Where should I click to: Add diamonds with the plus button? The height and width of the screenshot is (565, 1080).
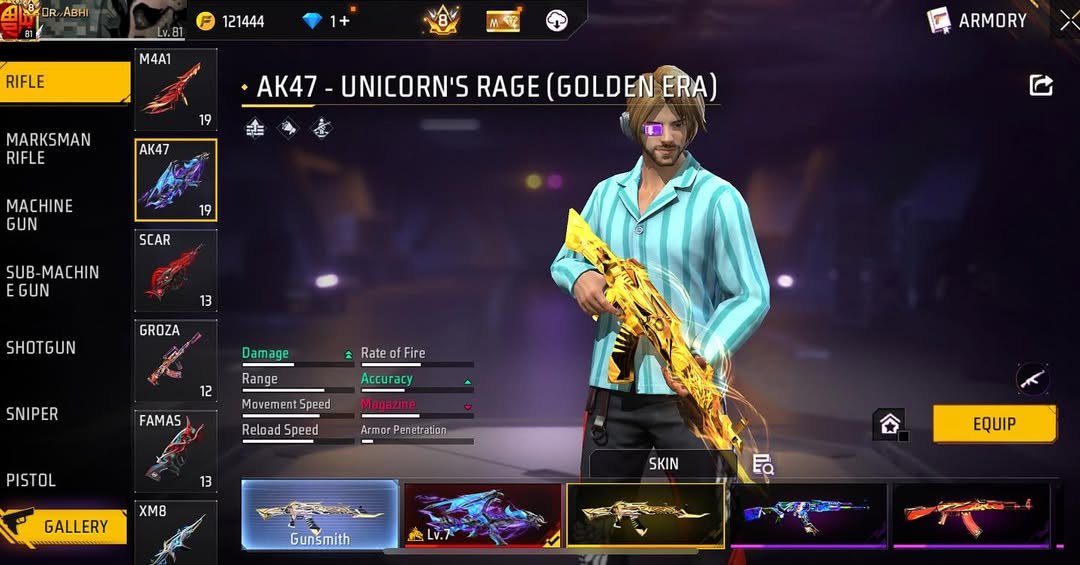point(346,21)
